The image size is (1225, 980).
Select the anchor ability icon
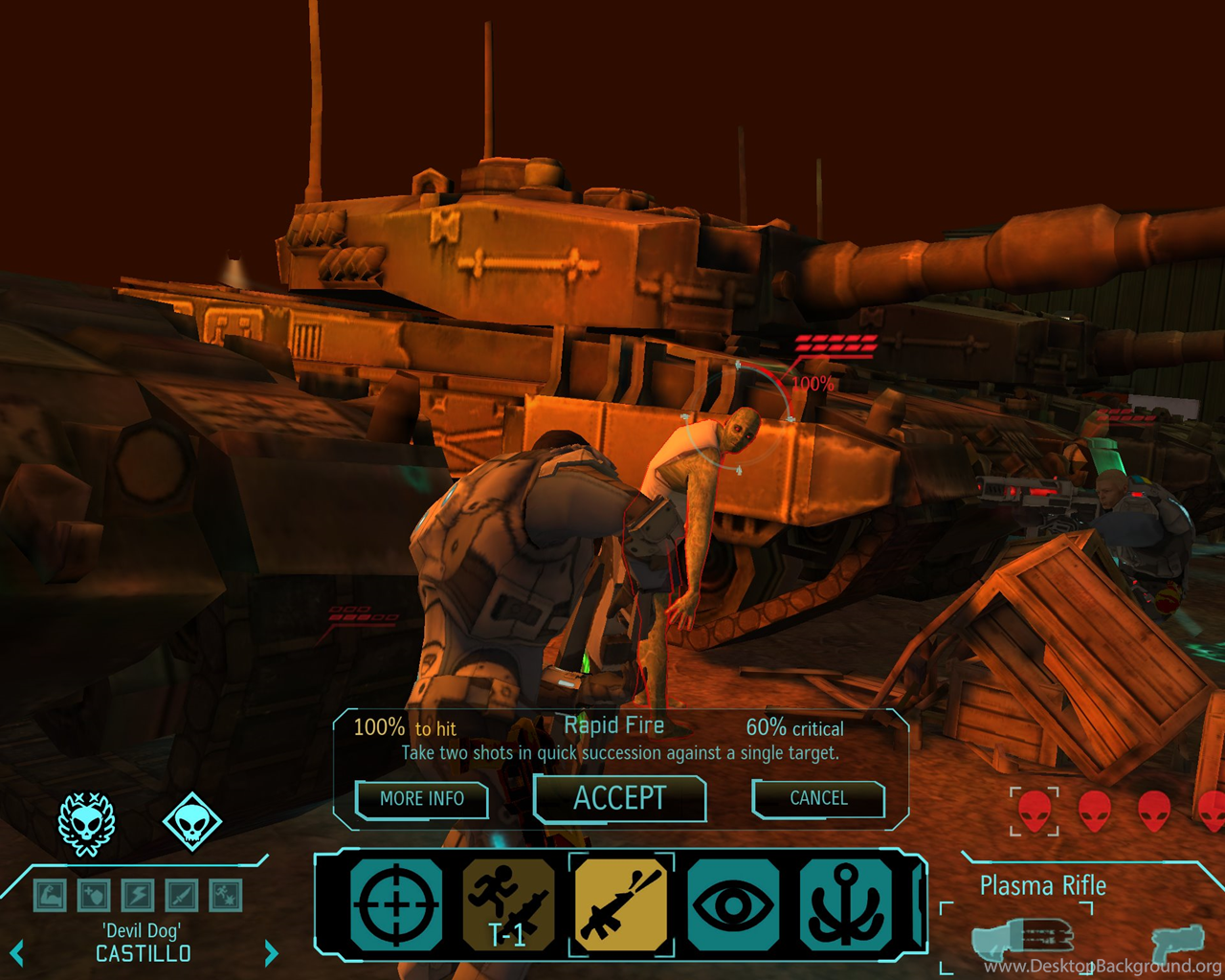pos(845,904)
